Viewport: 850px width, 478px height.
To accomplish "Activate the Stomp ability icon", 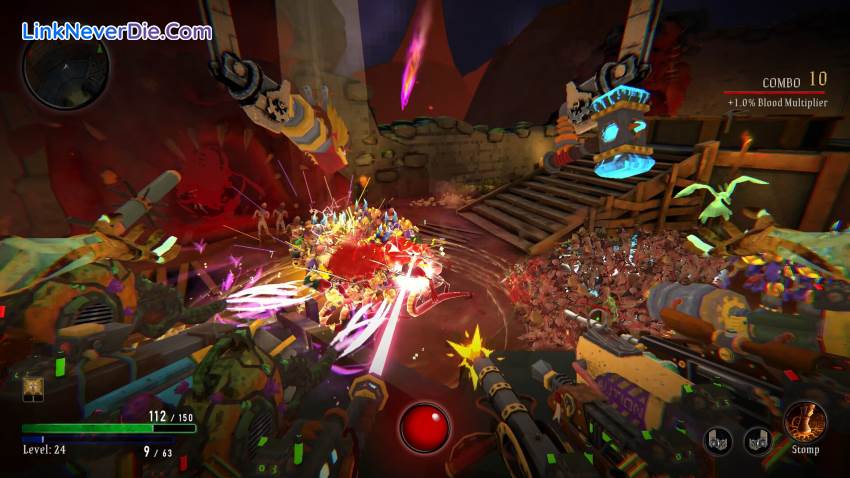I will (x=804, y=421).
